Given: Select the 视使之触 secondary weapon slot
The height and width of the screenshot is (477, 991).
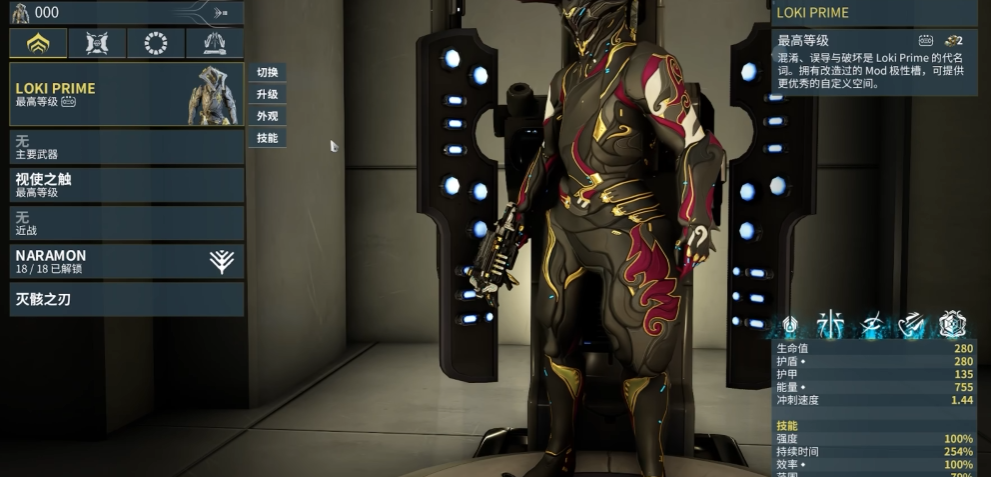Looking at the screenshot, I should point(126,185).
